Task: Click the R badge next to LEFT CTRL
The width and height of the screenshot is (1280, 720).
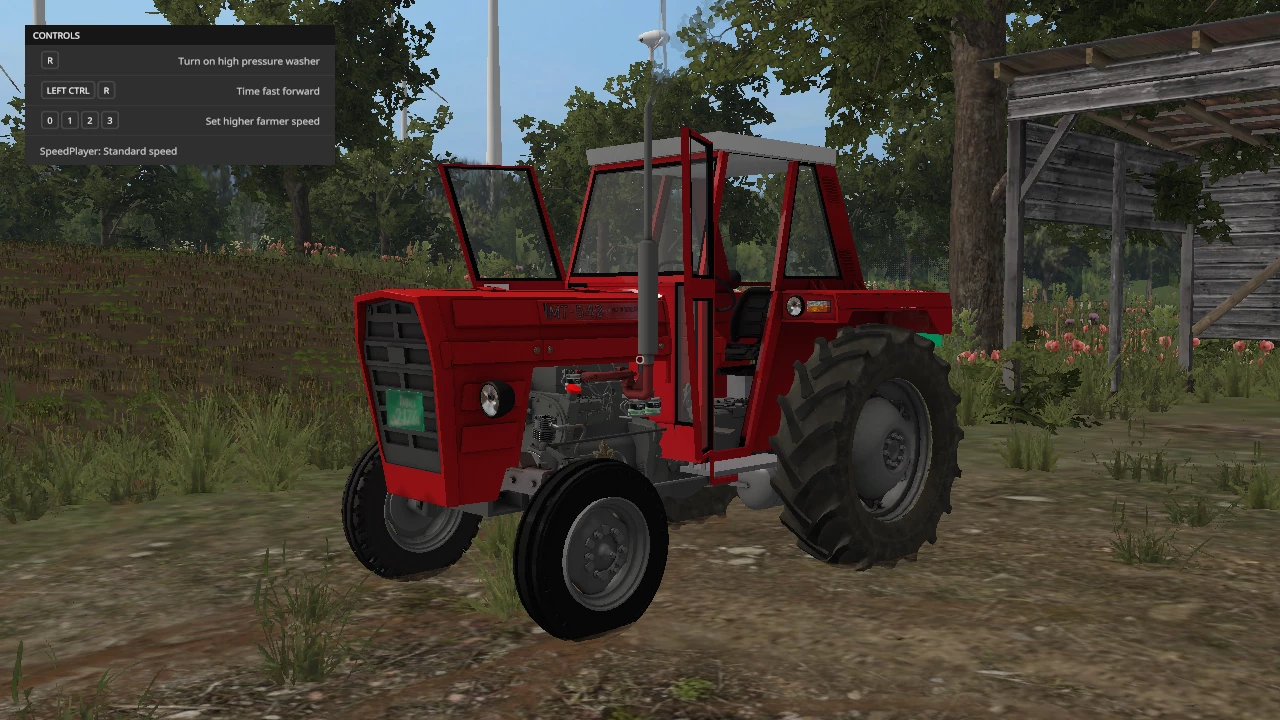Action: [106, 90]
